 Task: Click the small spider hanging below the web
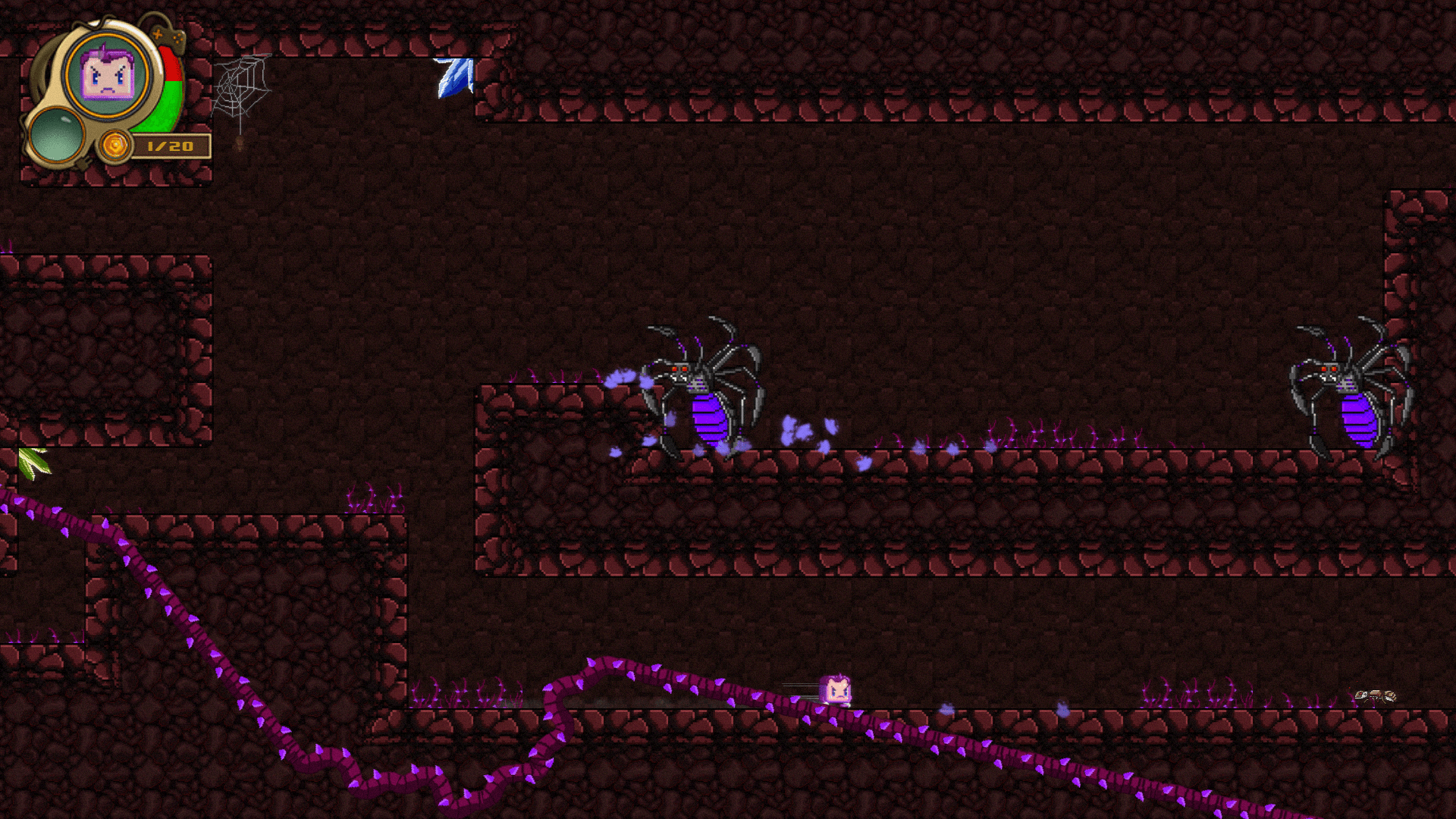pyautogui.click(x=238, y=144)
